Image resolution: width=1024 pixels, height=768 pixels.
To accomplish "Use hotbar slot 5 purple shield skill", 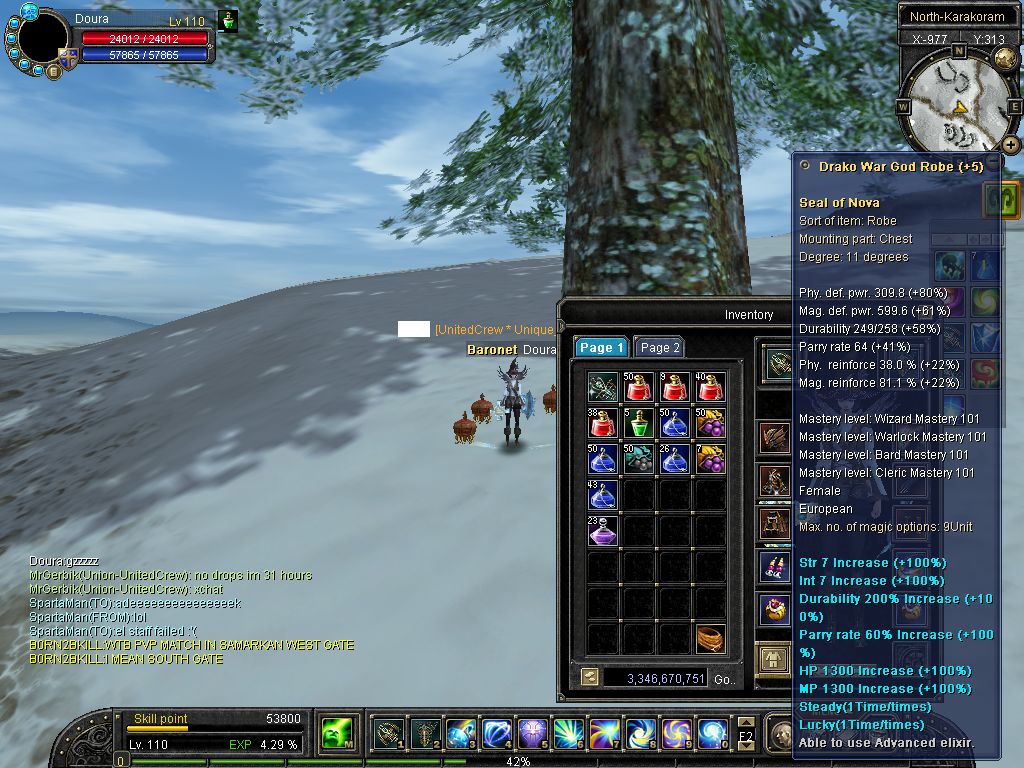I will tap(532, 734).
